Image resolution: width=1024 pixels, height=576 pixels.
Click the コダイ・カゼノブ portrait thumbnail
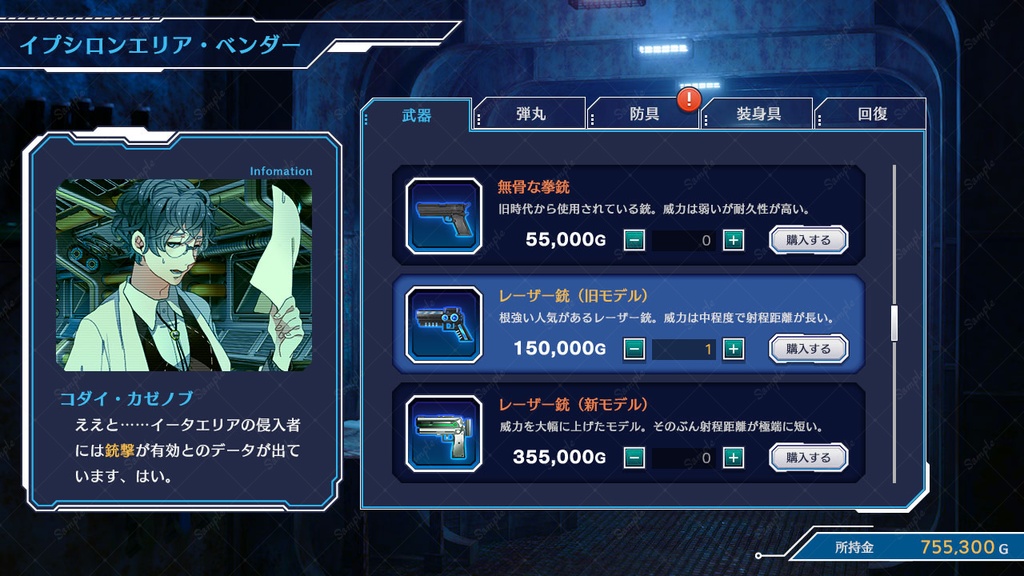tap(184, 275)
